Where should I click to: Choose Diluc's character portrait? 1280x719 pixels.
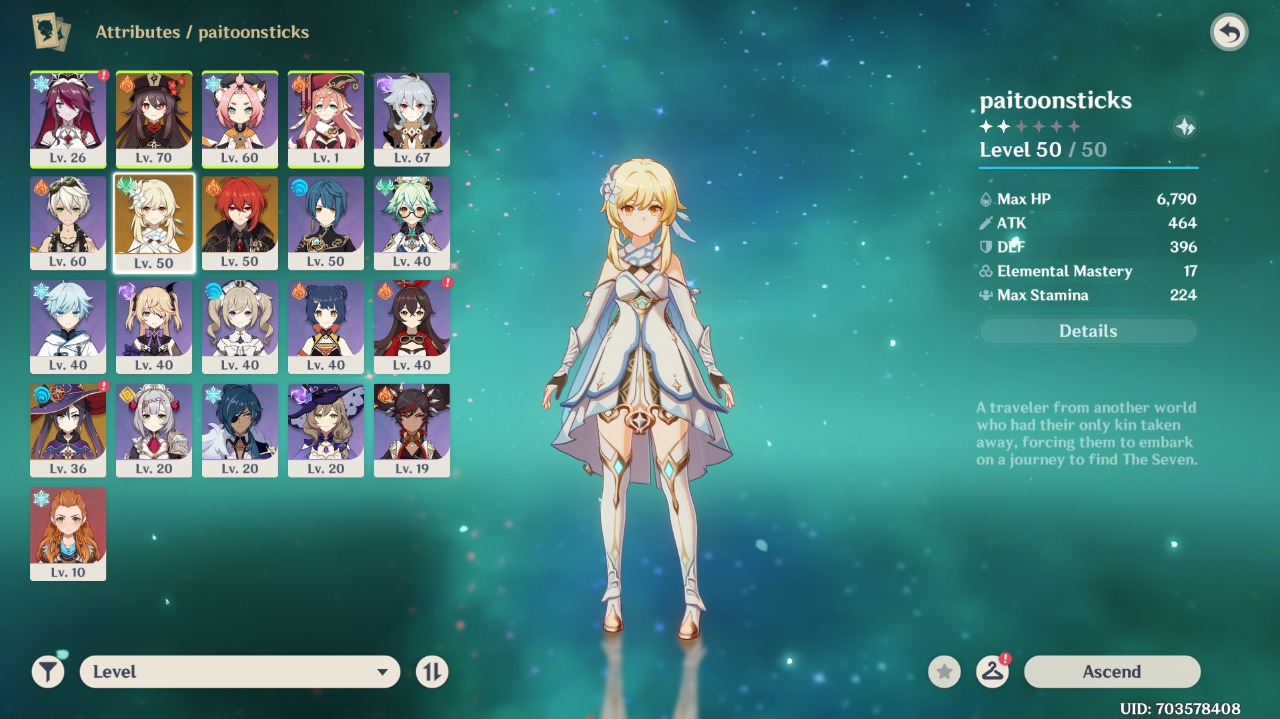(240, 223)
